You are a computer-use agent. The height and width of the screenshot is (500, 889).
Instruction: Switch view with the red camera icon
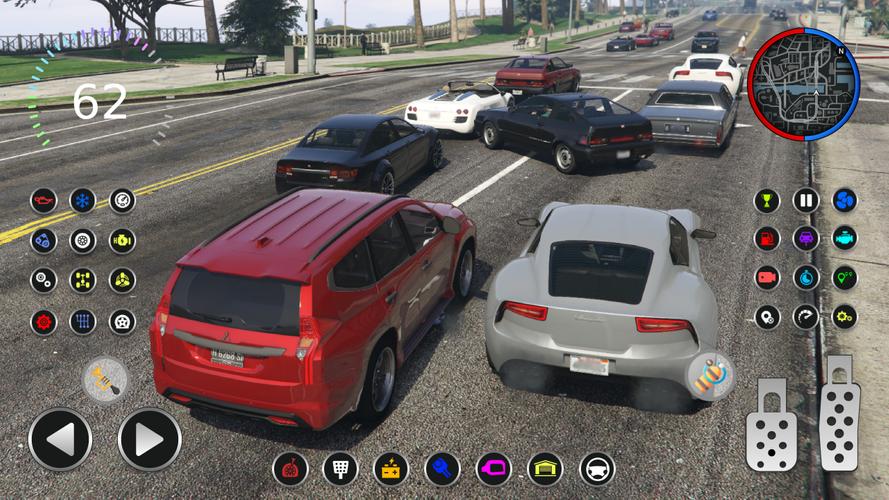(767, 278)
